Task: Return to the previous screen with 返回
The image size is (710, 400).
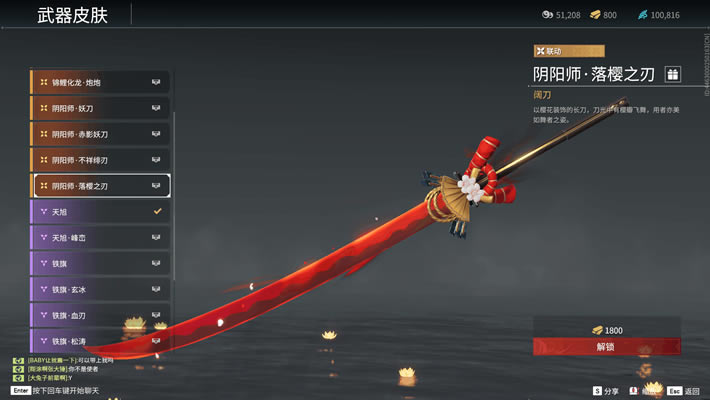Action: [x=683, y=391]
